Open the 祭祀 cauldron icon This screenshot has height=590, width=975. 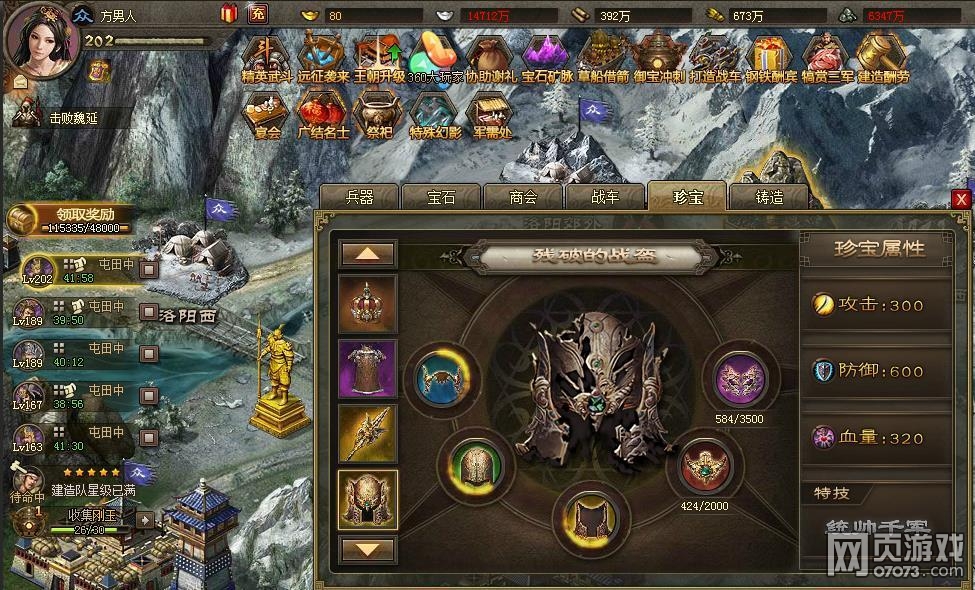(378, 115)
